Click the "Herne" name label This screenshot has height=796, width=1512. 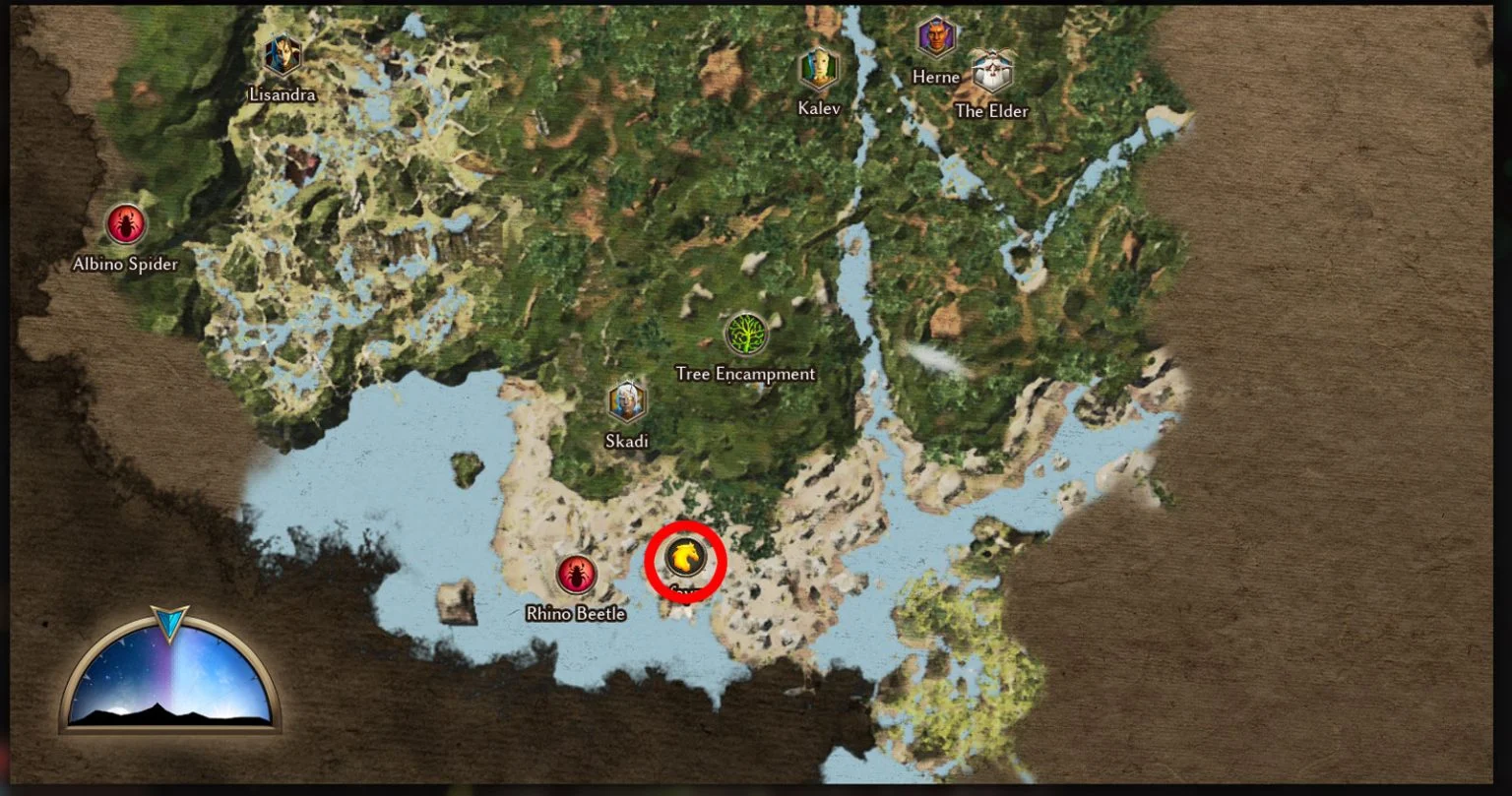[936, 76]
